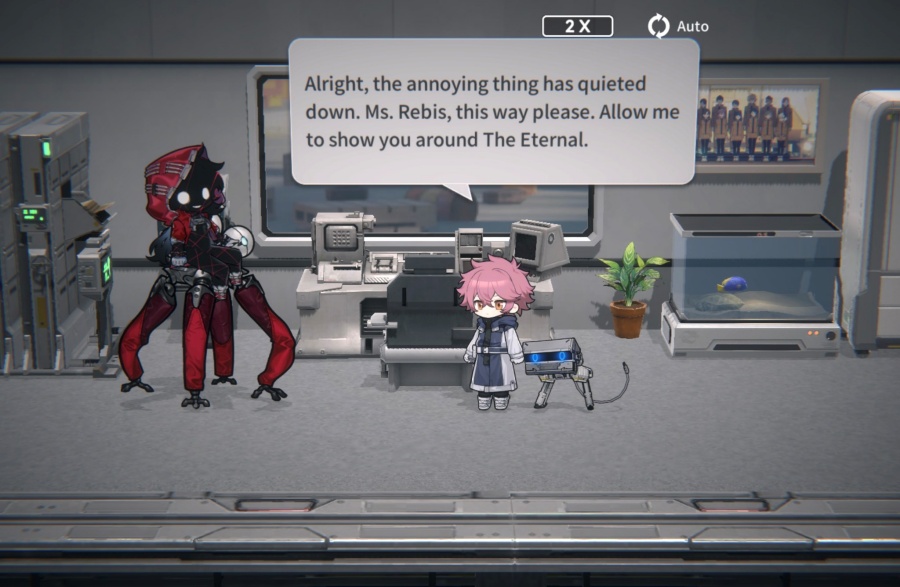This screenshot has width=900, height=587.
Task: Advance the dialogue speech bubble
Action: [493, 112]
